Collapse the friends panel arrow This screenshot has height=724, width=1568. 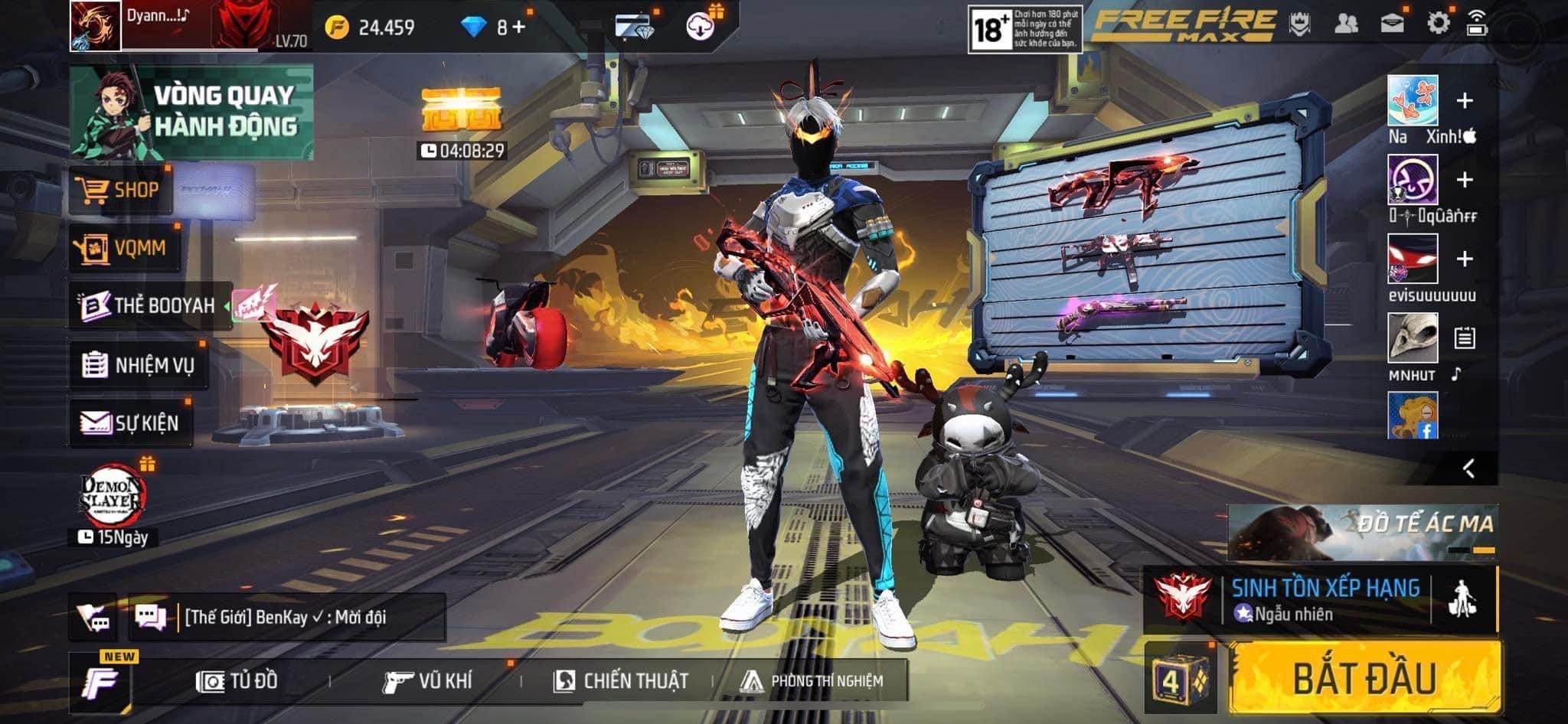pyautogui.click(x=1468, y=468)
